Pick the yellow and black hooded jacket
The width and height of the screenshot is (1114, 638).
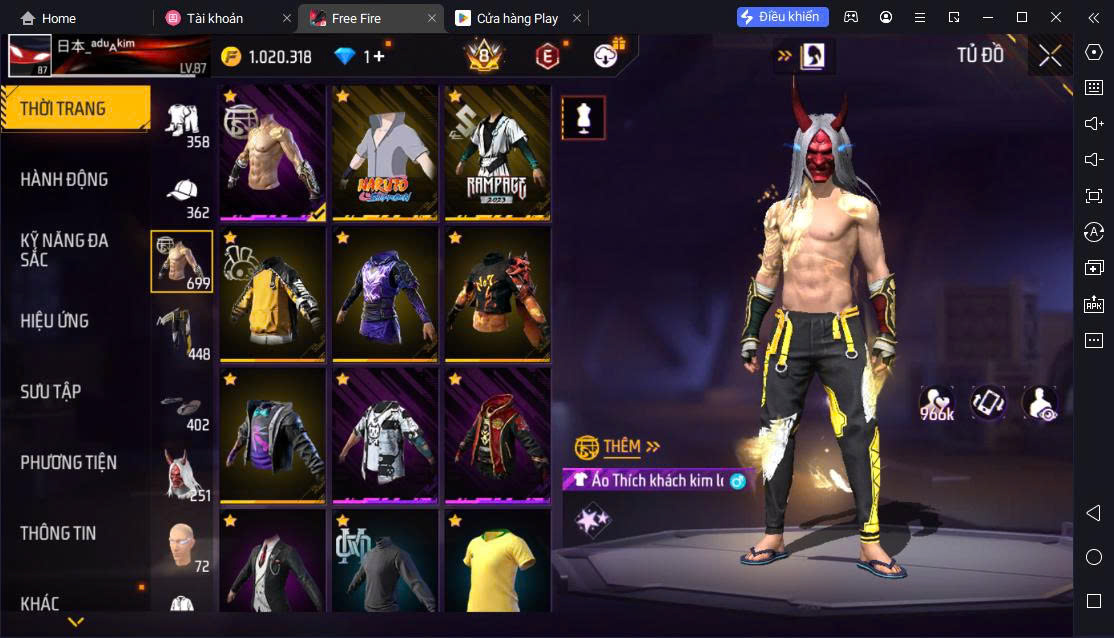(273, 295)
